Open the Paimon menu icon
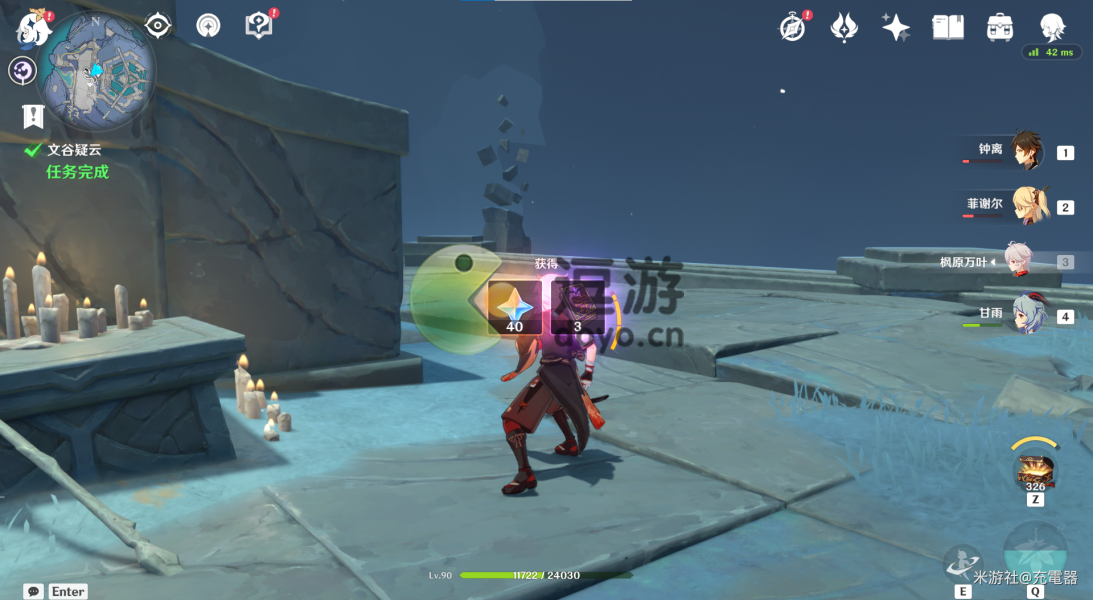The height and width of the screenshot is (600, 1093). [32, 28]
